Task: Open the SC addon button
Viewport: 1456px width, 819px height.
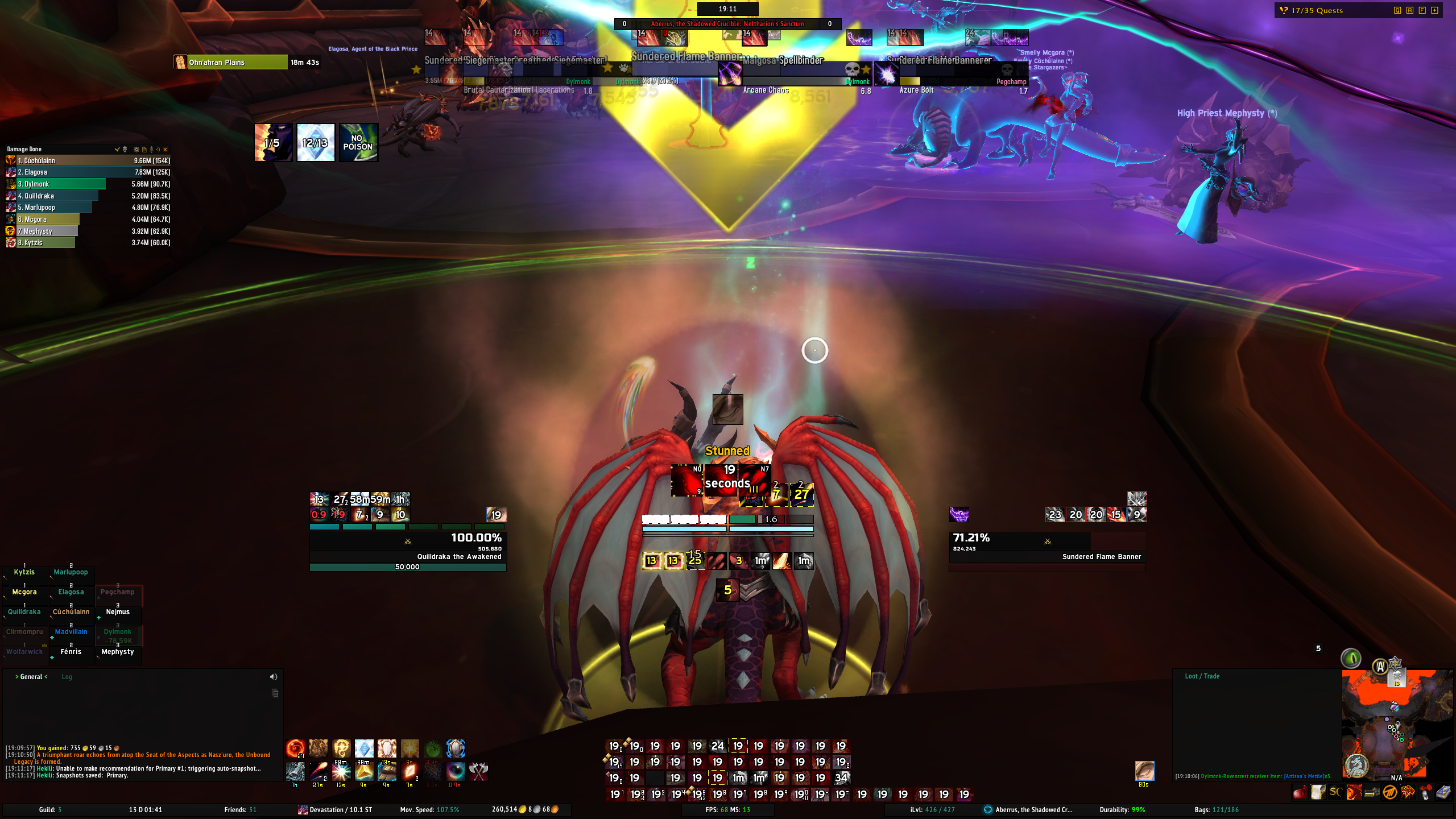Action: [1335, 792]
